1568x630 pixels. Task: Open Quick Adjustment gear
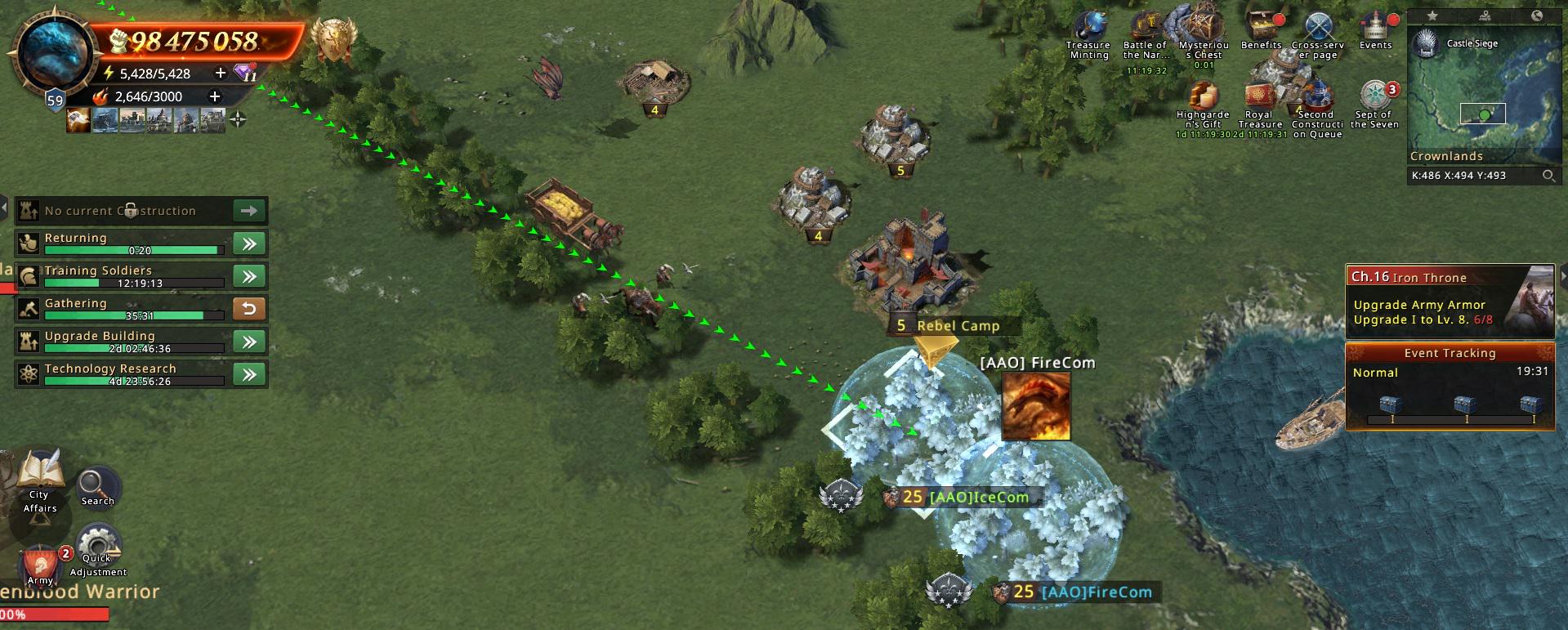[x=97, y=546]
